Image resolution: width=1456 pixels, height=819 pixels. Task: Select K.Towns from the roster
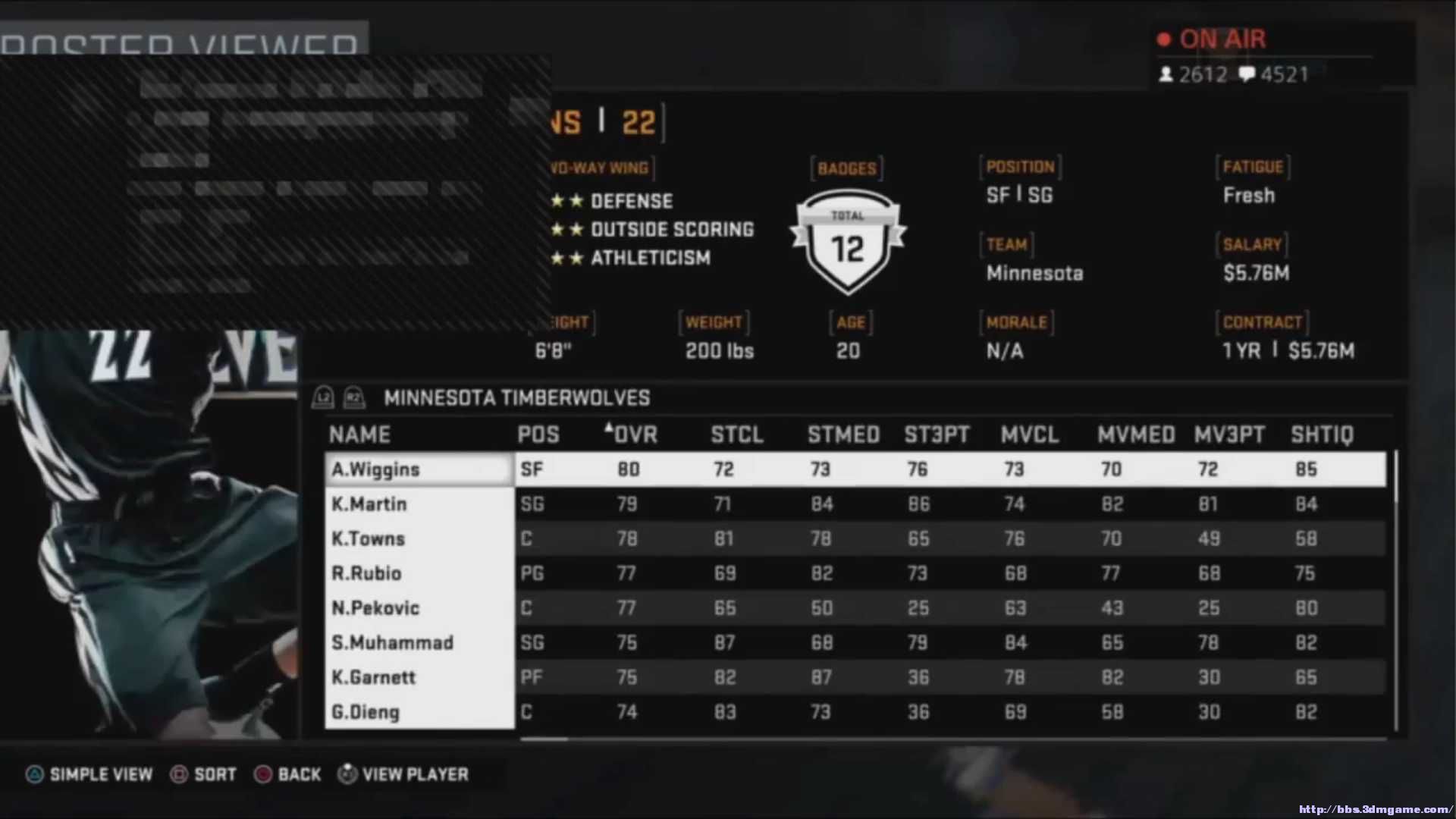pos(369,539)
